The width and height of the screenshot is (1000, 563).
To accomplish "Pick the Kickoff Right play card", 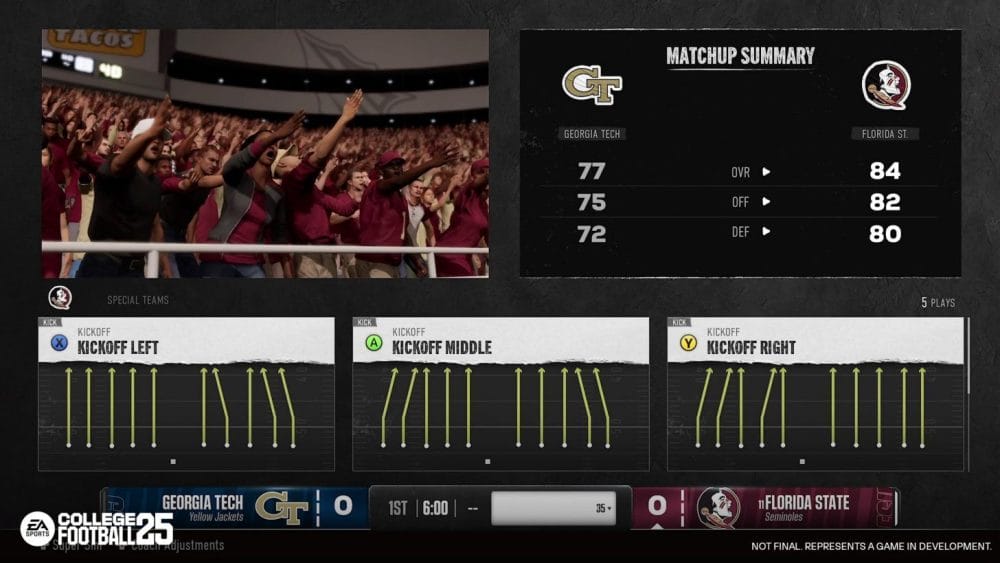I will (815, 394).
